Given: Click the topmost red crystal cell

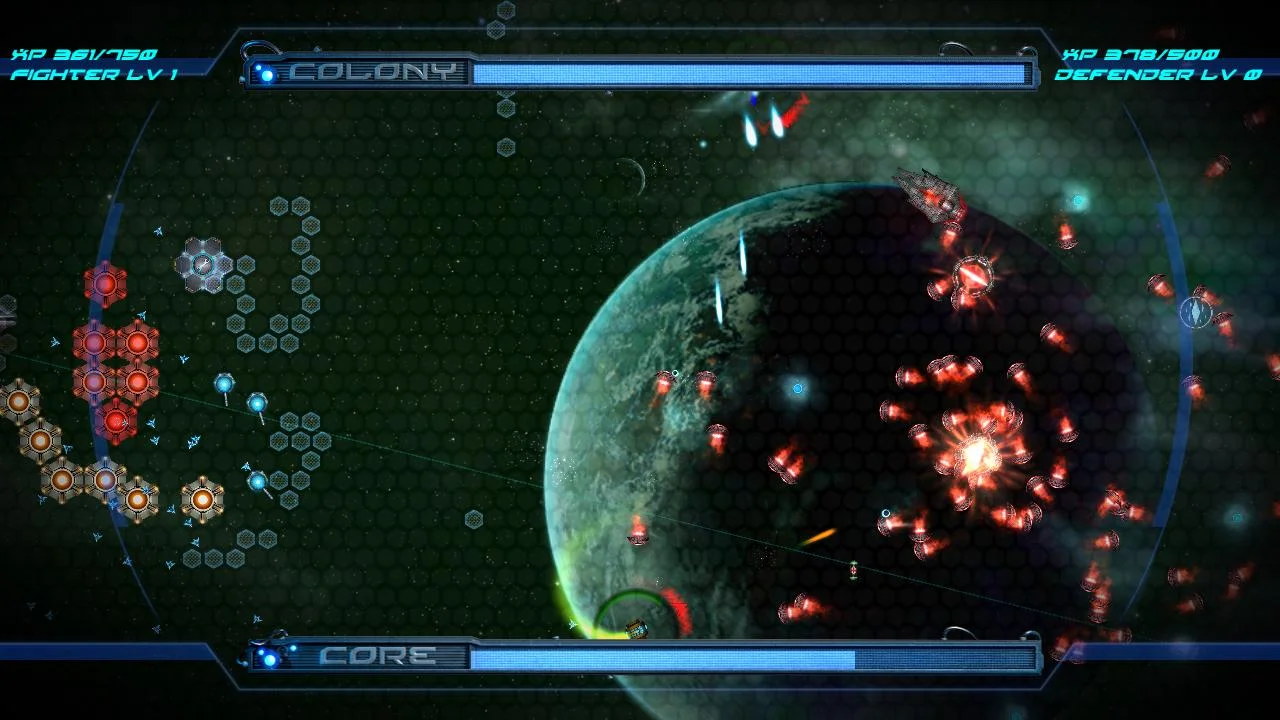Looking at the screenshot, I should tap(104, 284).
